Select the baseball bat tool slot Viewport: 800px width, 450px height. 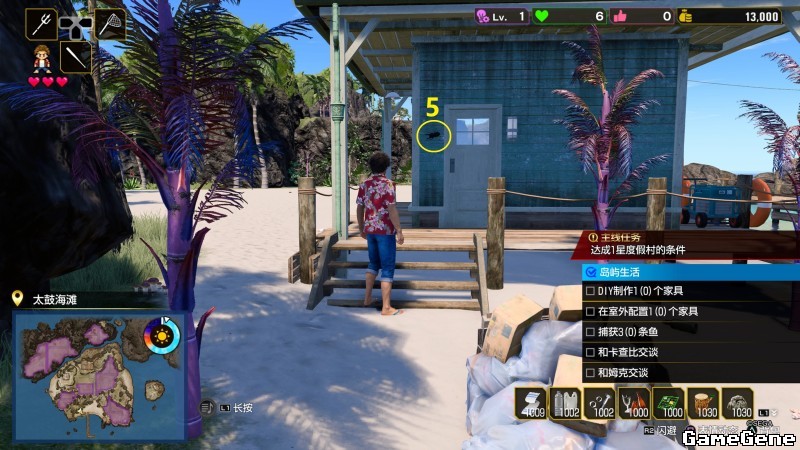76,56
